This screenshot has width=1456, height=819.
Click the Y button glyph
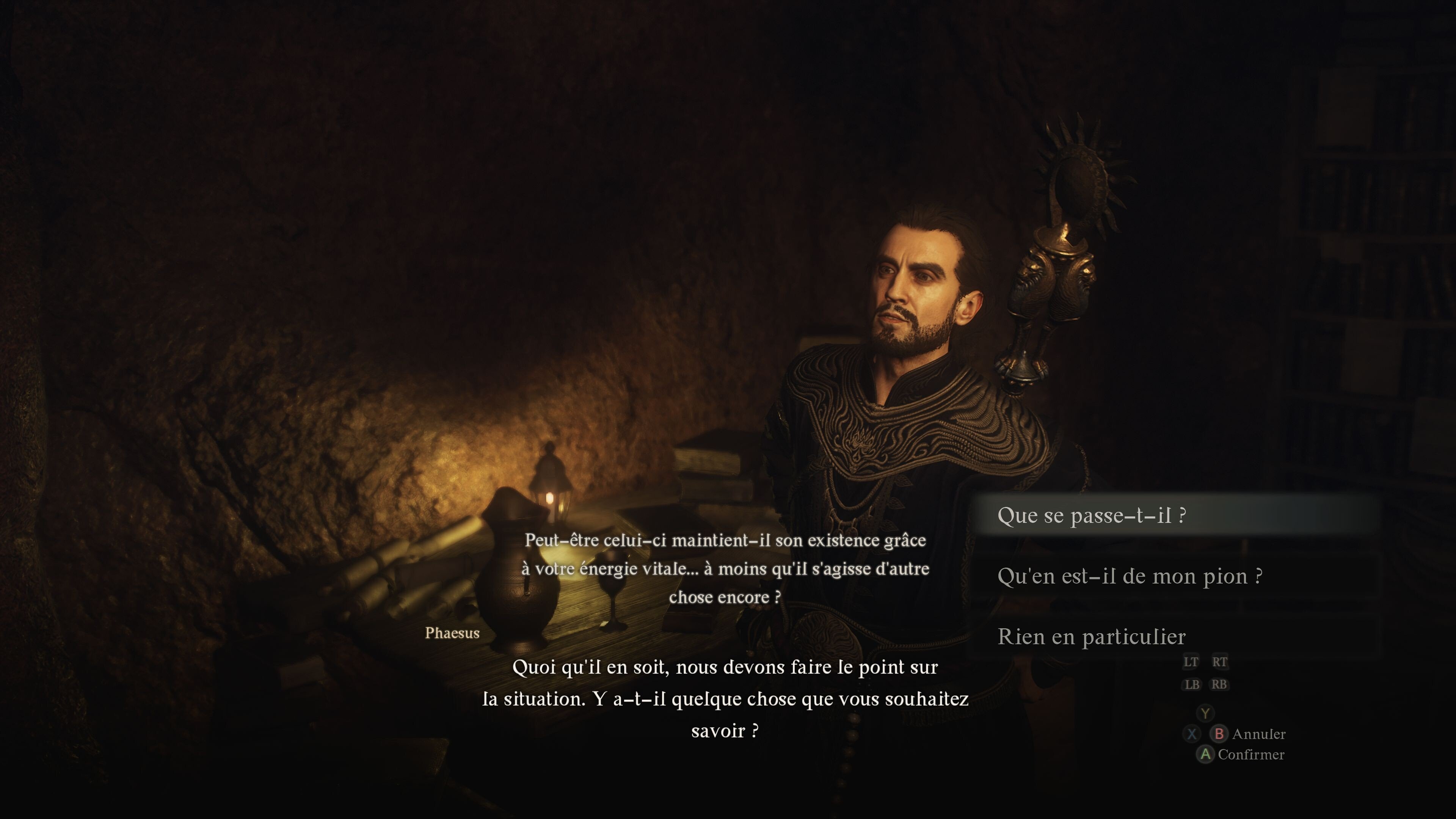pos(1205,713)
